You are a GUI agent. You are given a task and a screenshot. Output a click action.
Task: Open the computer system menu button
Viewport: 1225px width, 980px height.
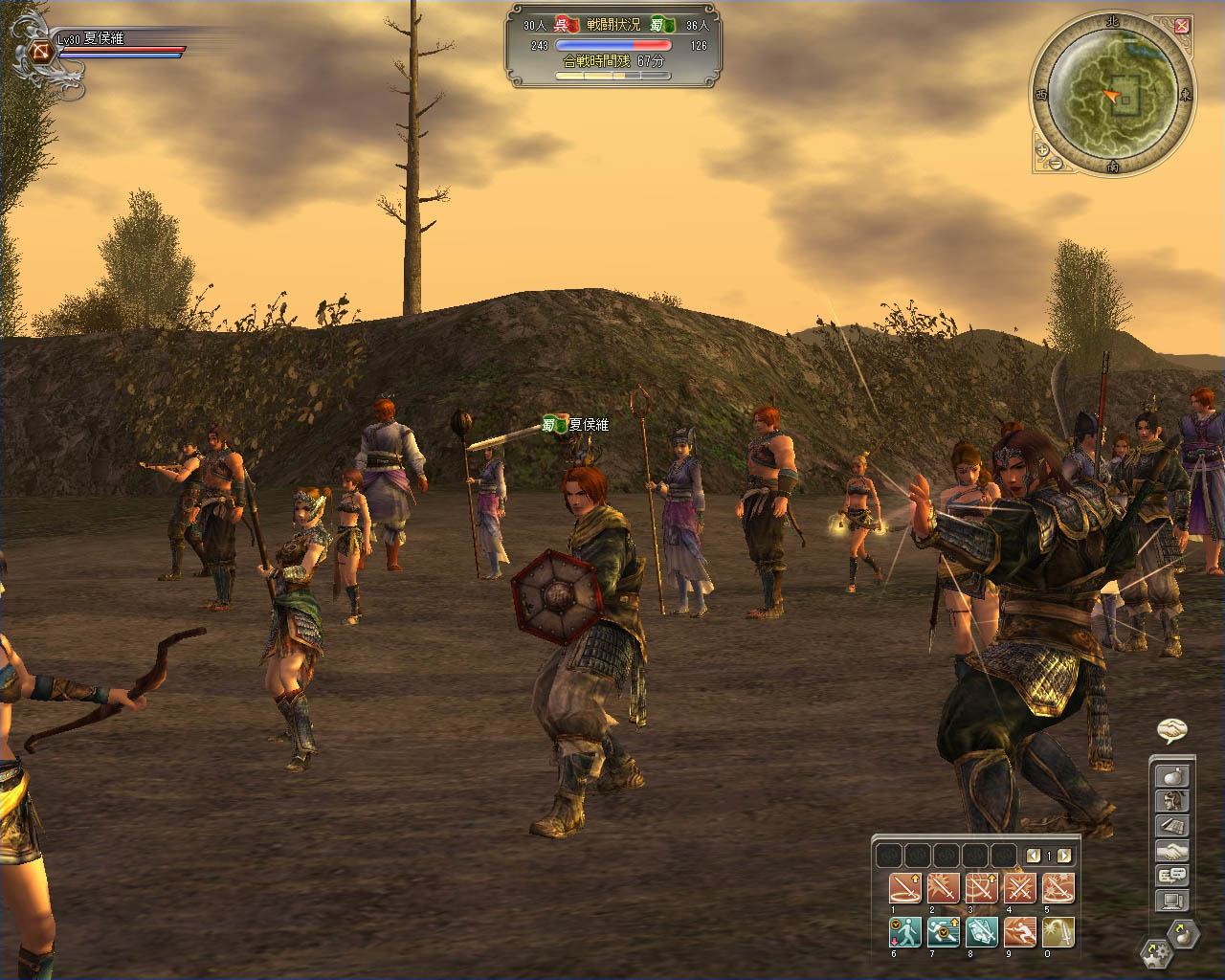pyautogui.click(x=1172, y=901)
